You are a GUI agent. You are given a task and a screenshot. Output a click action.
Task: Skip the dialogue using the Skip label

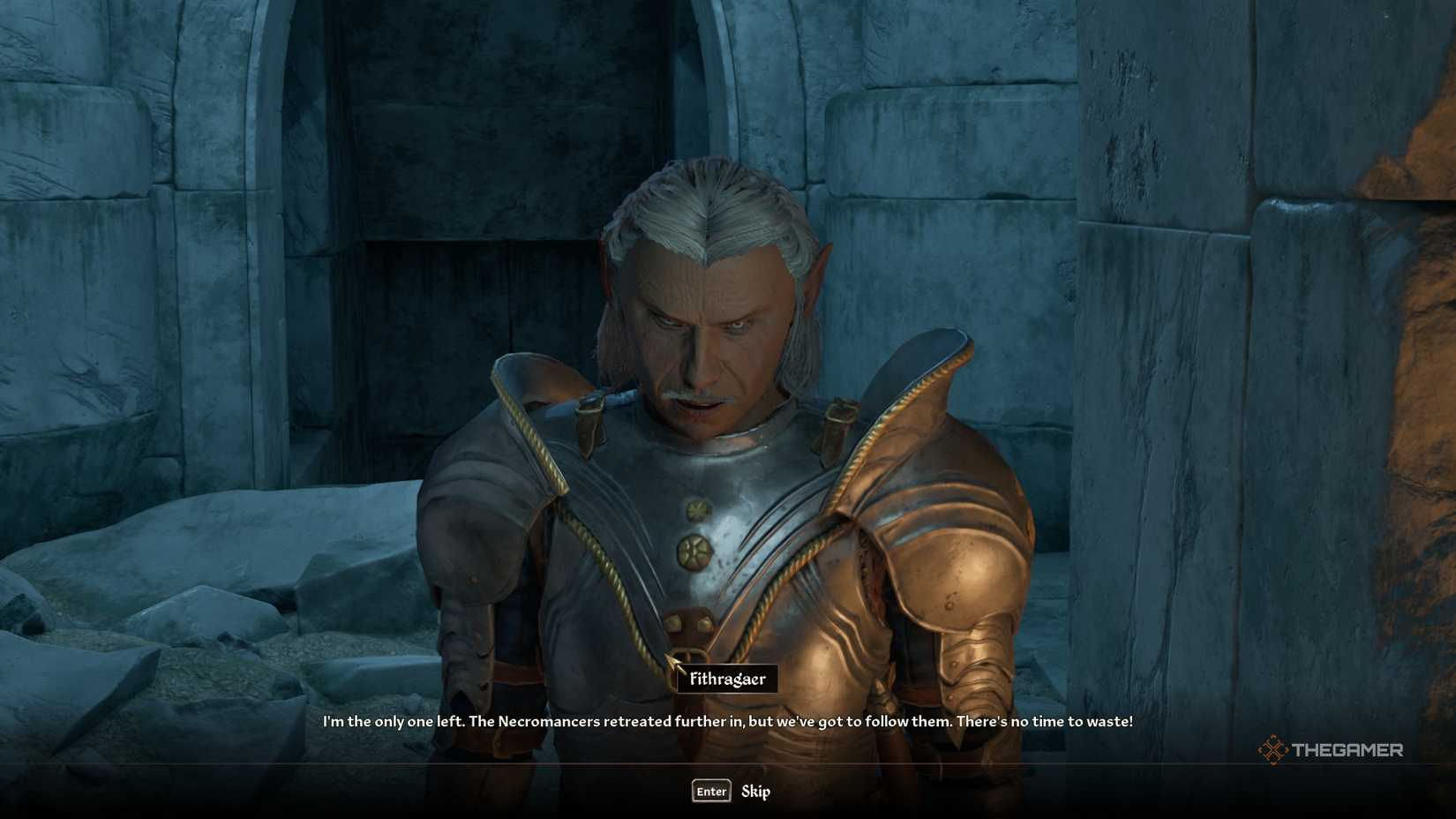pyautogui.click(x=756, y=792)
